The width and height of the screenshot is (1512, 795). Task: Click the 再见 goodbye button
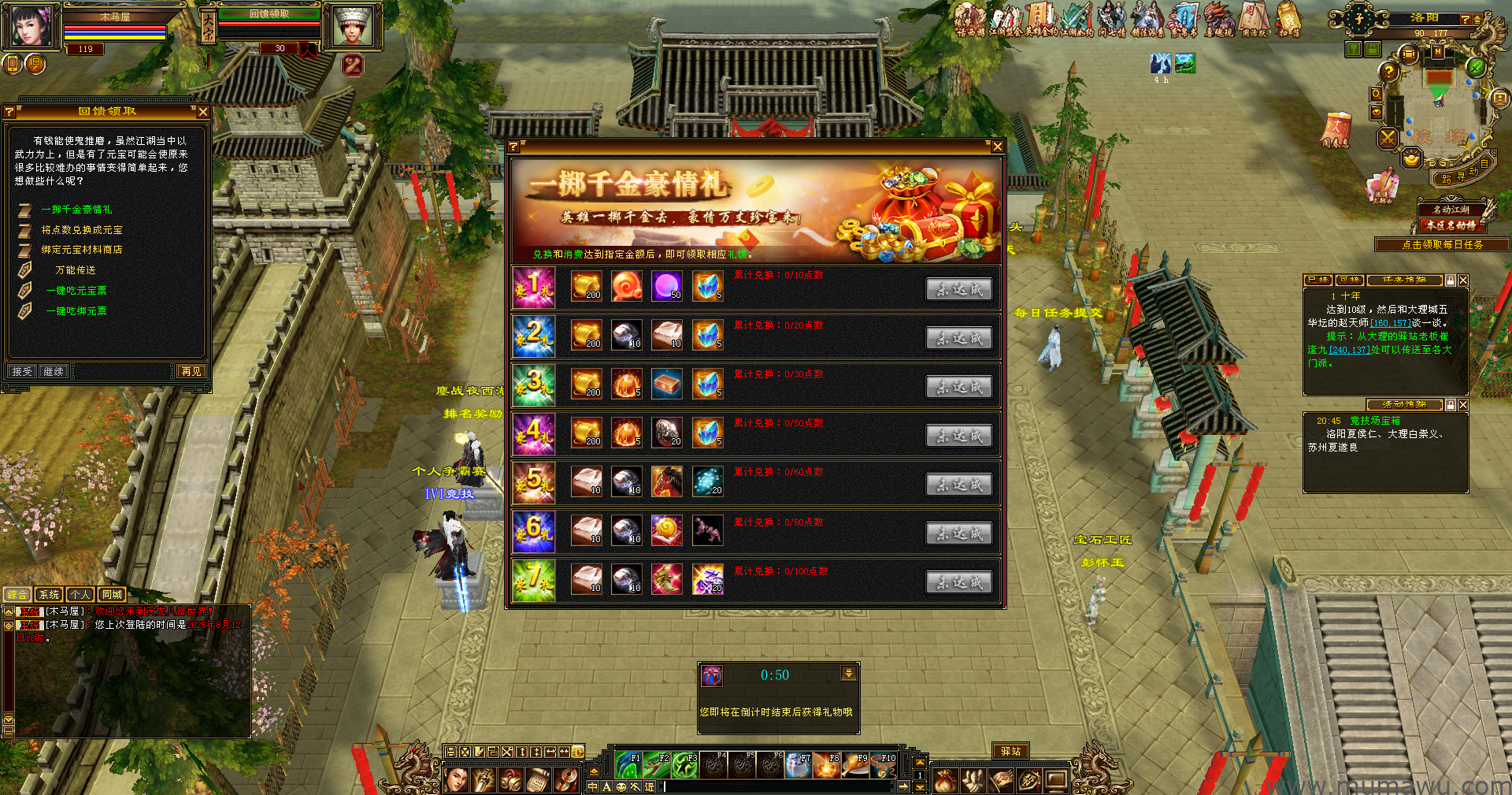click(191, 371)
